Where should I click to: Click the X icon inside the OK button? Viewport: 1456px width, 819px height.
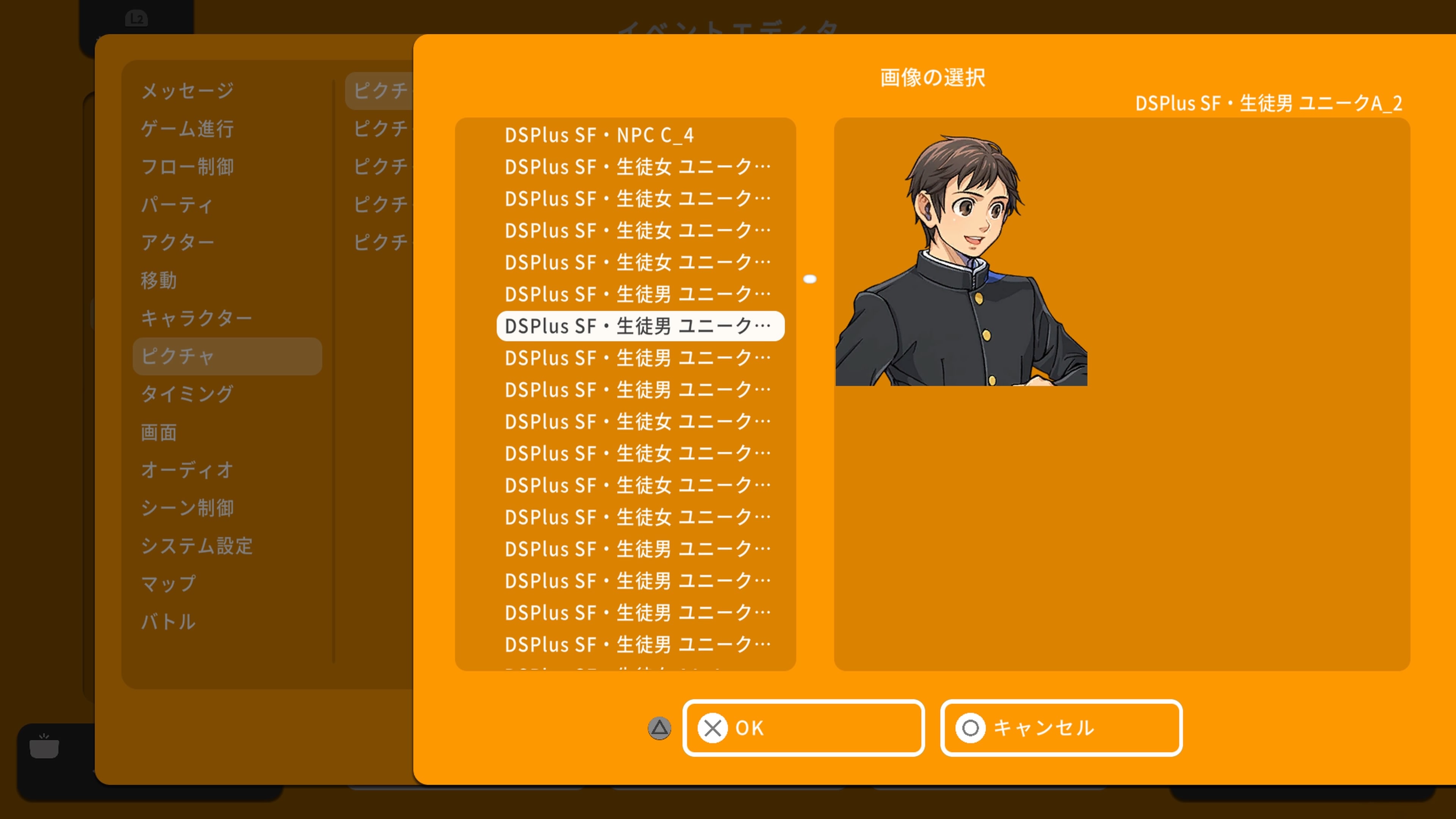(713, 728)
